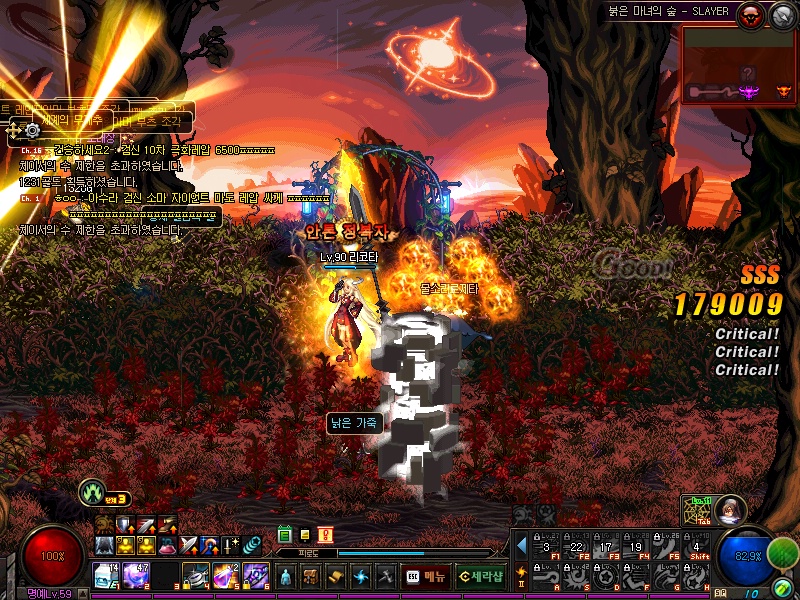Click the green notebook notification icon

click(285, 536)
